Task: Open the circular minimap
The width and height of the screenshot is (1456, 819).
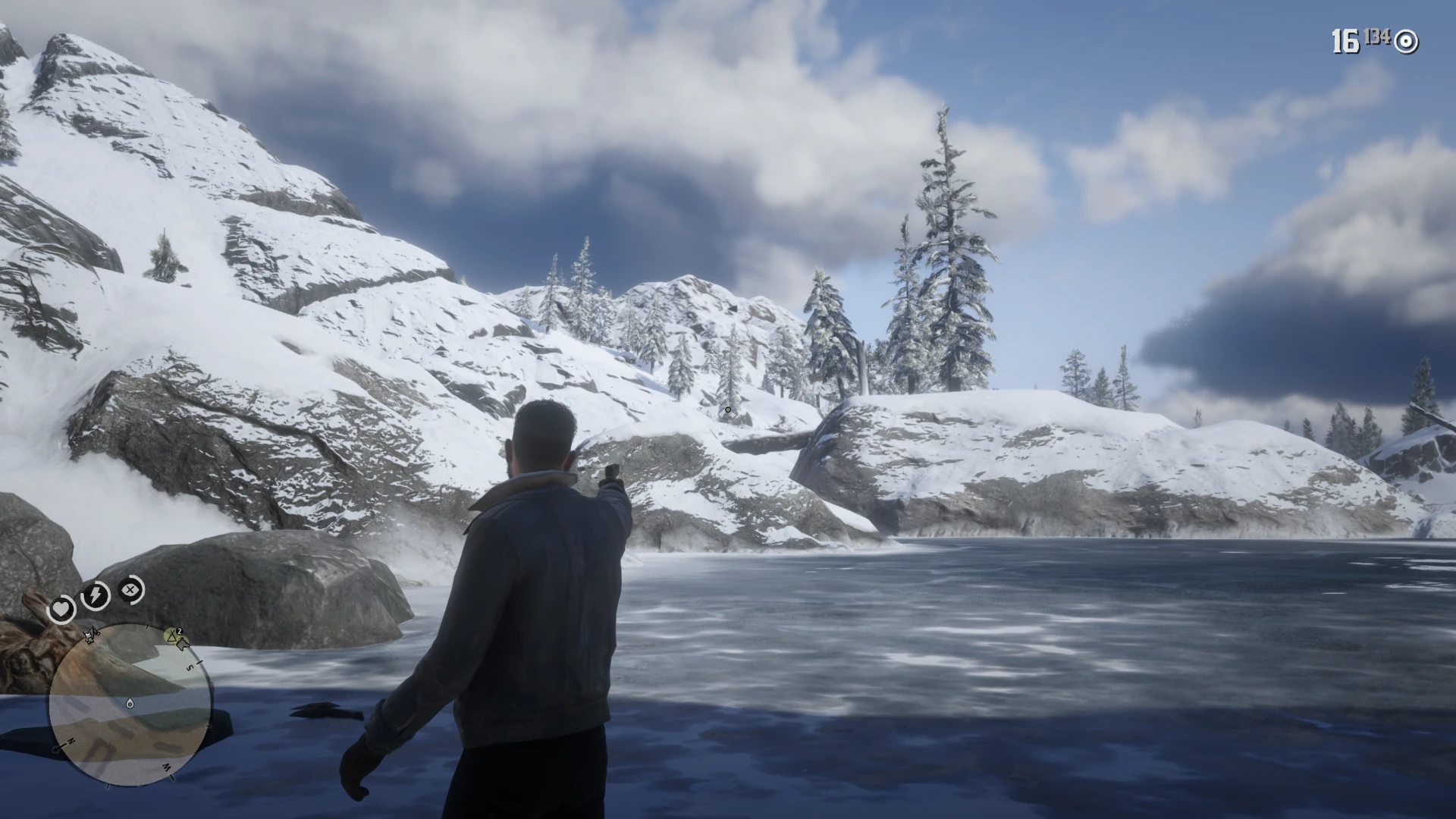Action: click(129, 707)
